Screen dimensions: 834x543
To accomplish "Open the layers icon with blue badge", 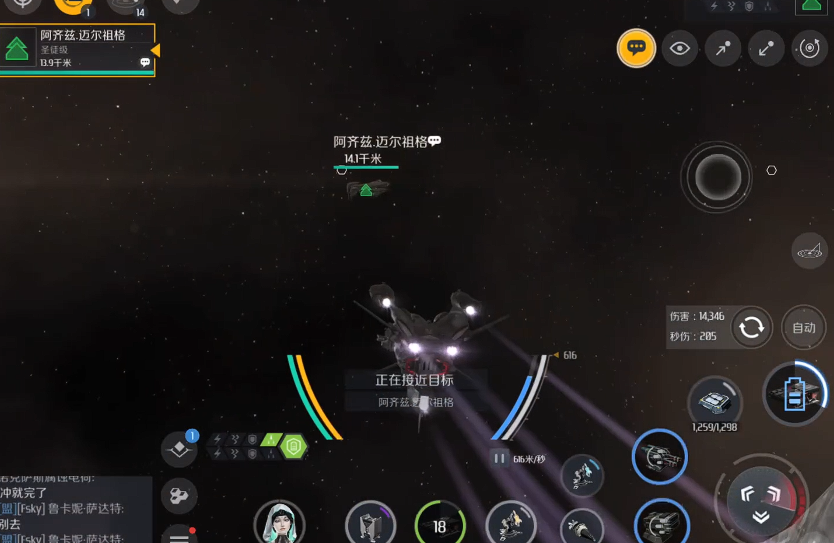I will pyautogui.click(x=180, y=449).
